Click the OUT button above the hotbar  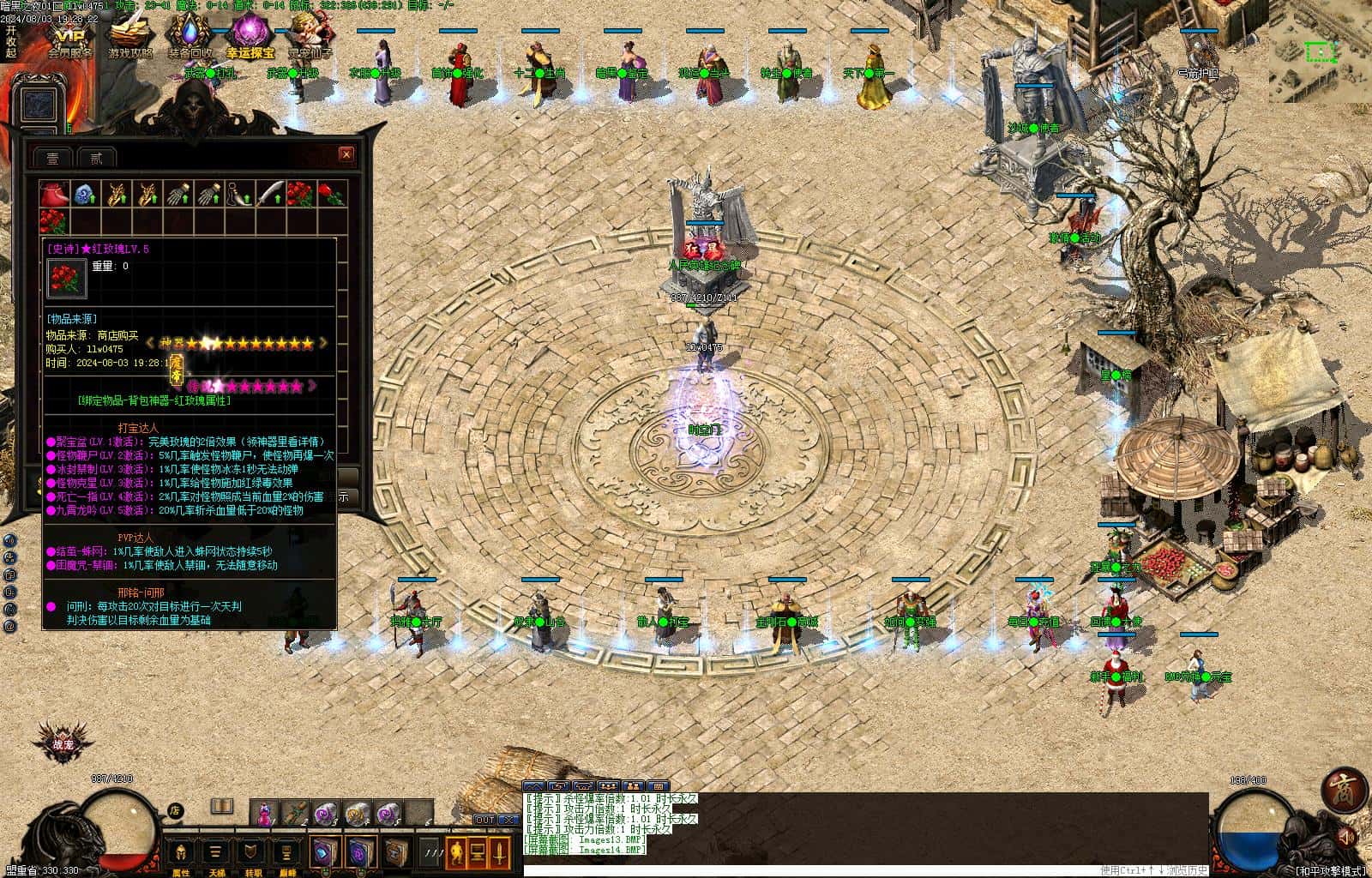[x=485, y=821]
